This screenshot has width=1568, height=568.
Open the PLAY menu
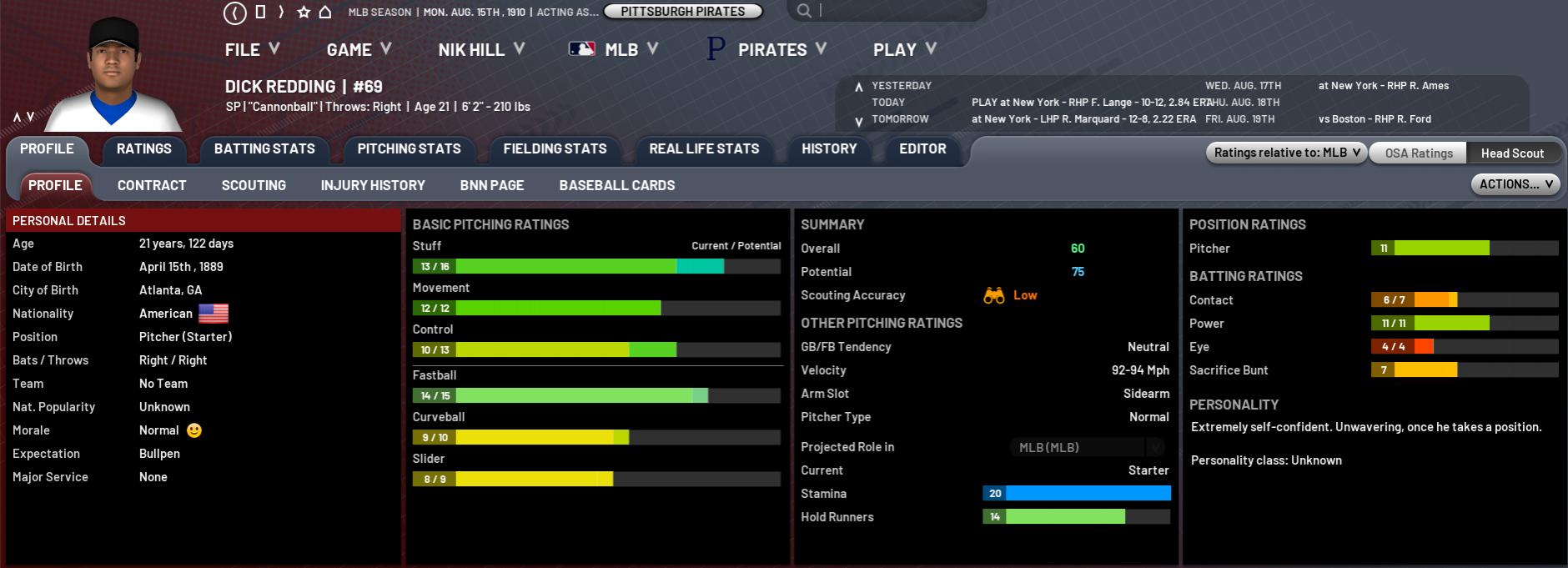904,50
